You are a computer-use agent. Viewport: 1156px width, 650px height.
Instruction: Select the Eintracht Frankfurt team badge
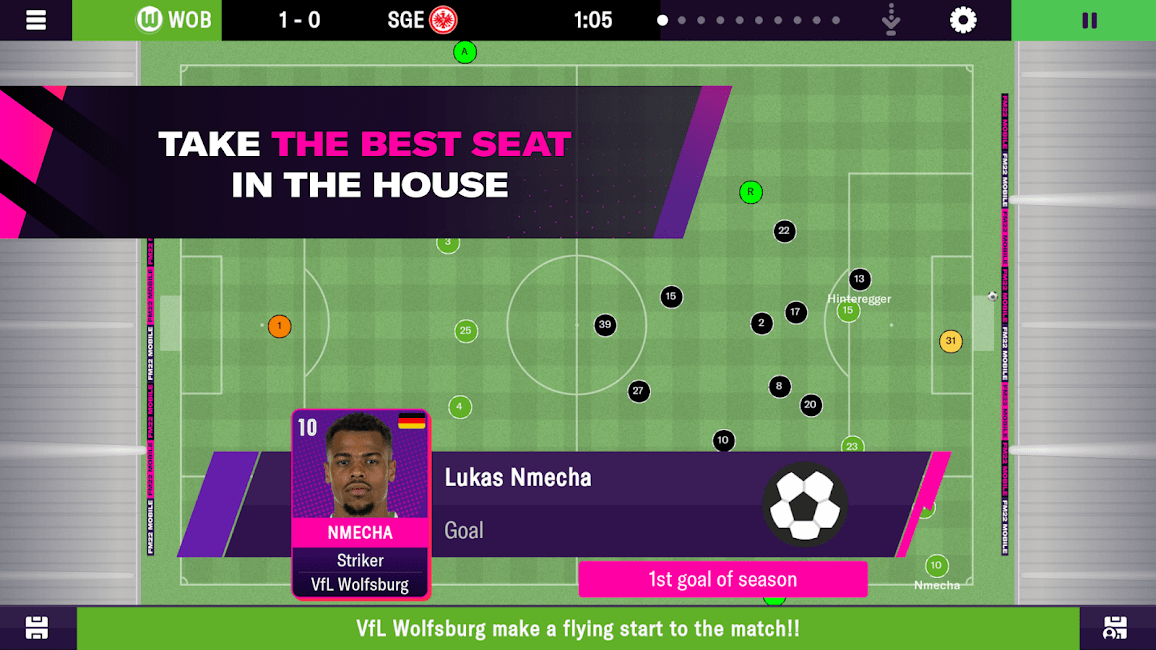[443, 20]
